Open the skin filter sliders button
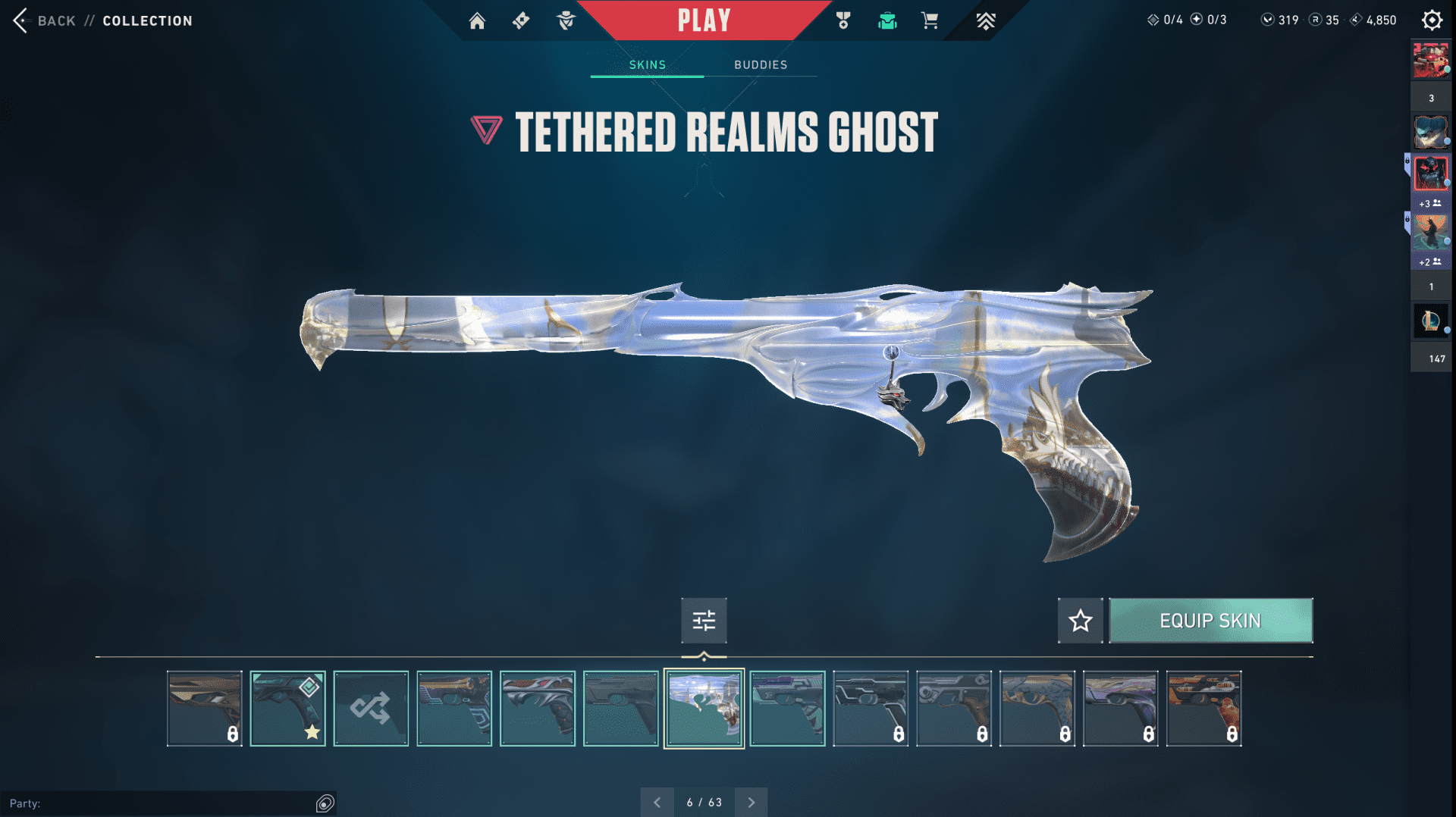 704,621
